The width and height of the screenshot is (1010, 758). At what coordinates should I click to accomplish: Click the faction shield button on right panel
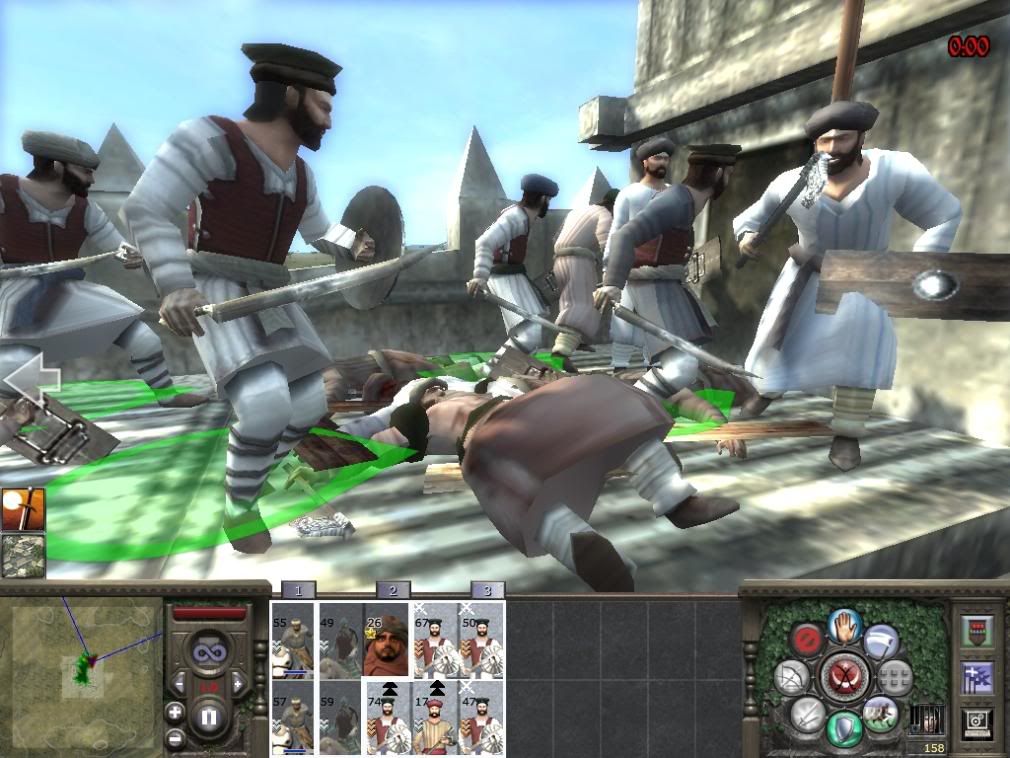[977, 630]
